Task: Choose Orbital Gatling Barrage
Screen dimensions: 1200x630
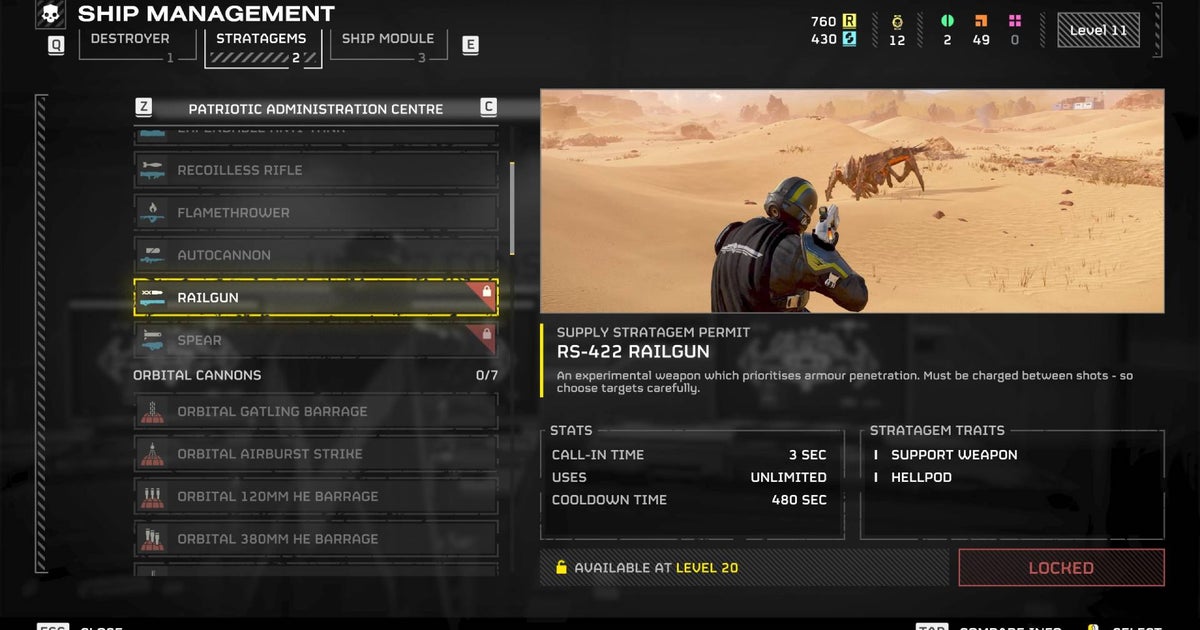Action: pos(316,411)
